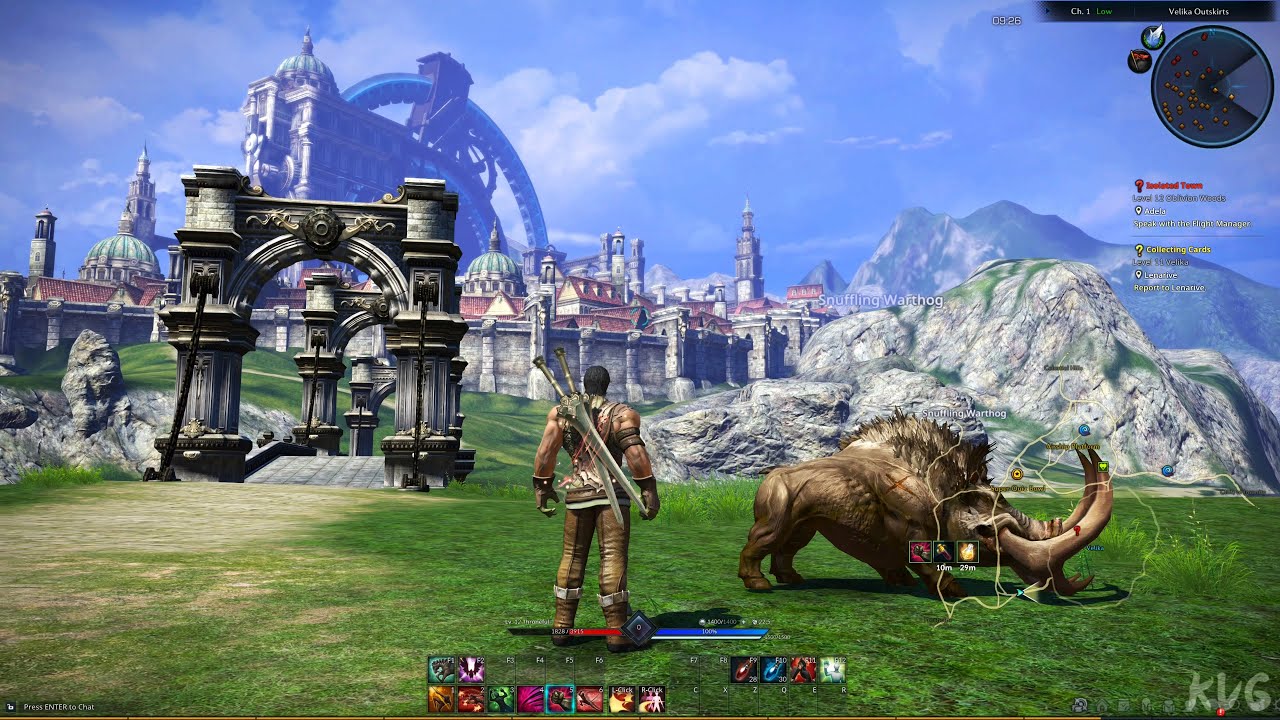1280x720 pixels.
Task: Open the Ch. 1 channel selector
Action: pos(1091,11)
